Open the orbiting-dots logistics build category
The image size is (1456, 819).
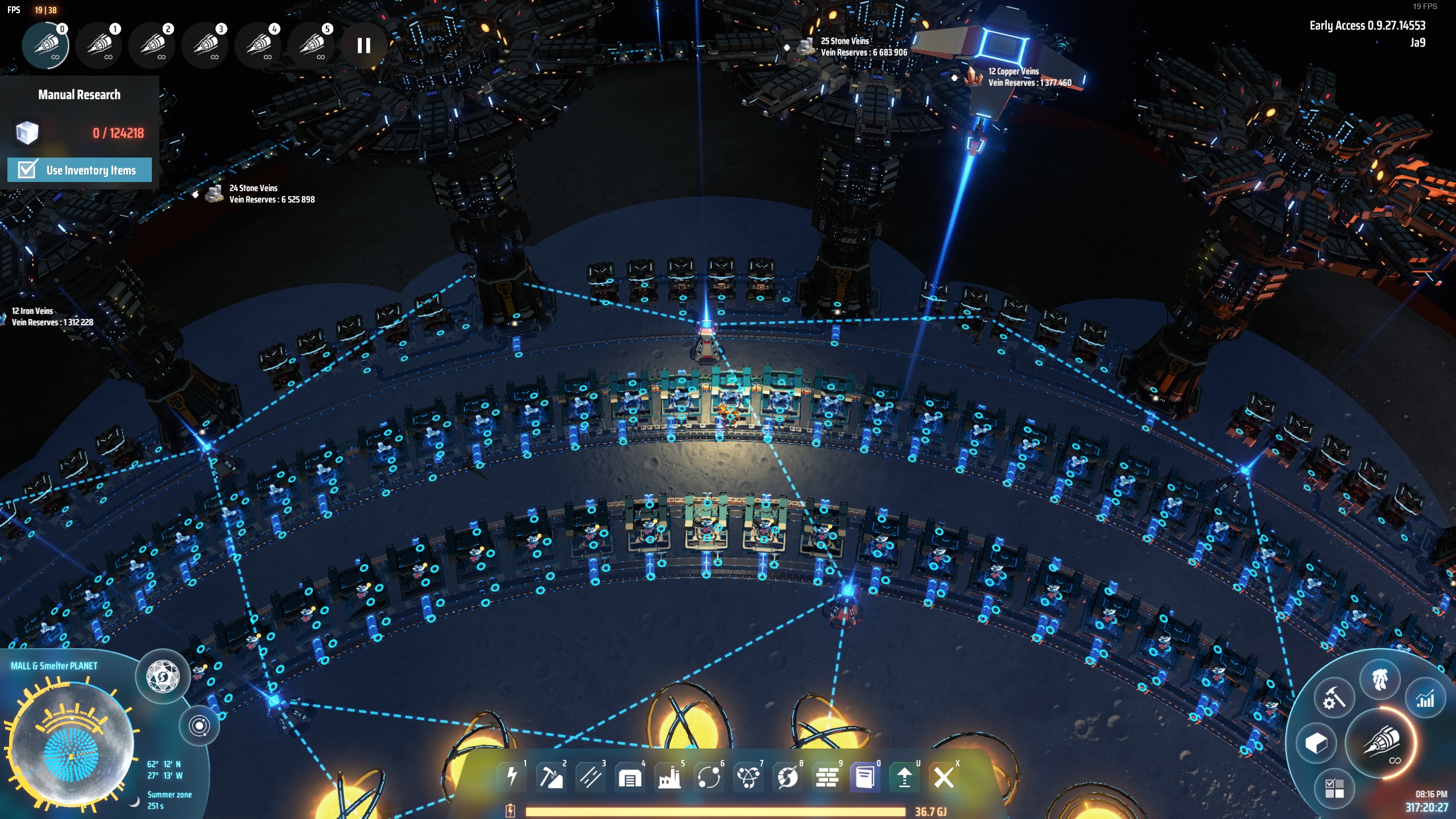point(709,777)
